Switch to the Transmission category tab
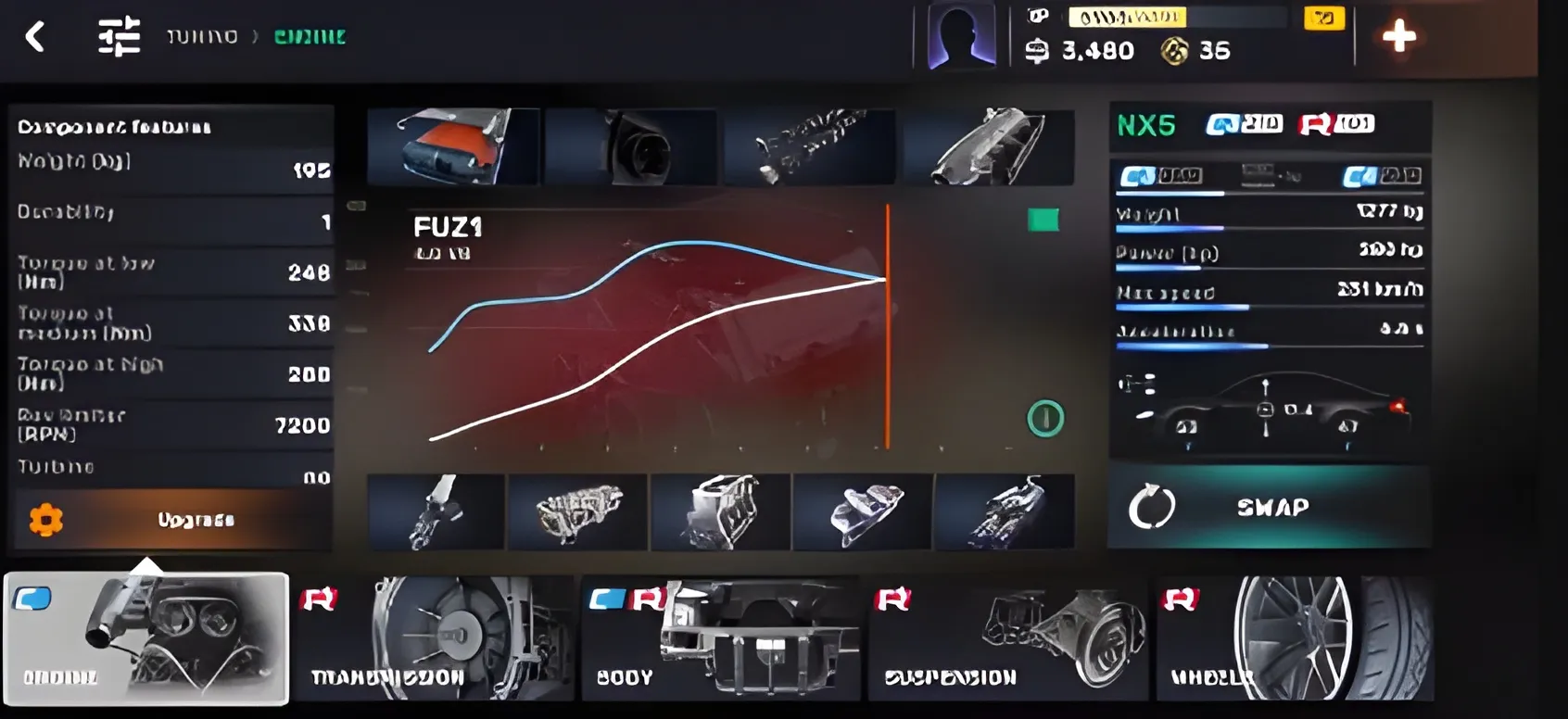The width and height of the screenshot is (1568, 719). 436,639
